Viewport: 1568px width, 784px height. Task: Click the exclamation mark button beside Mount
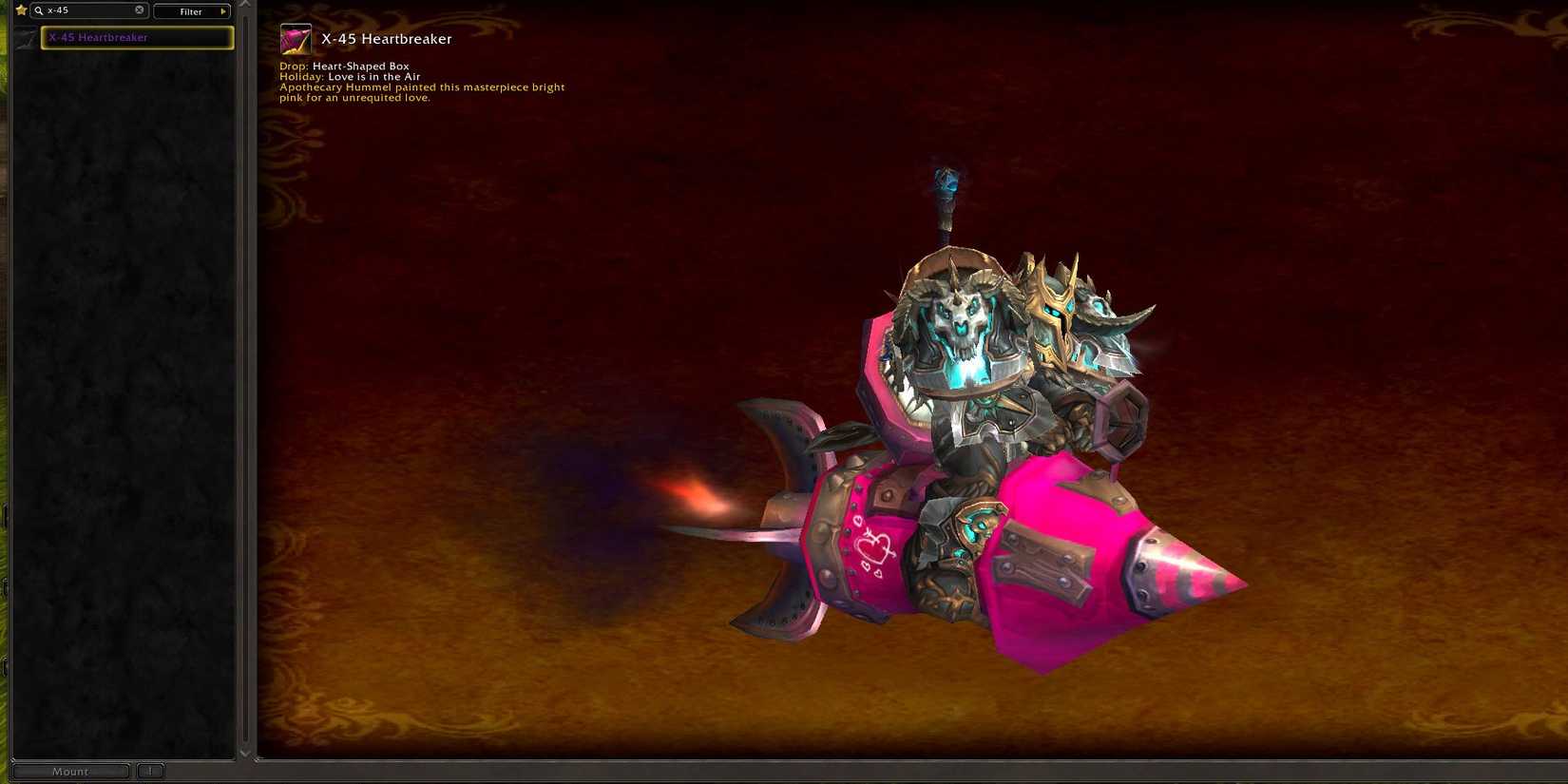pyautogui.click(x=150, y=771)
